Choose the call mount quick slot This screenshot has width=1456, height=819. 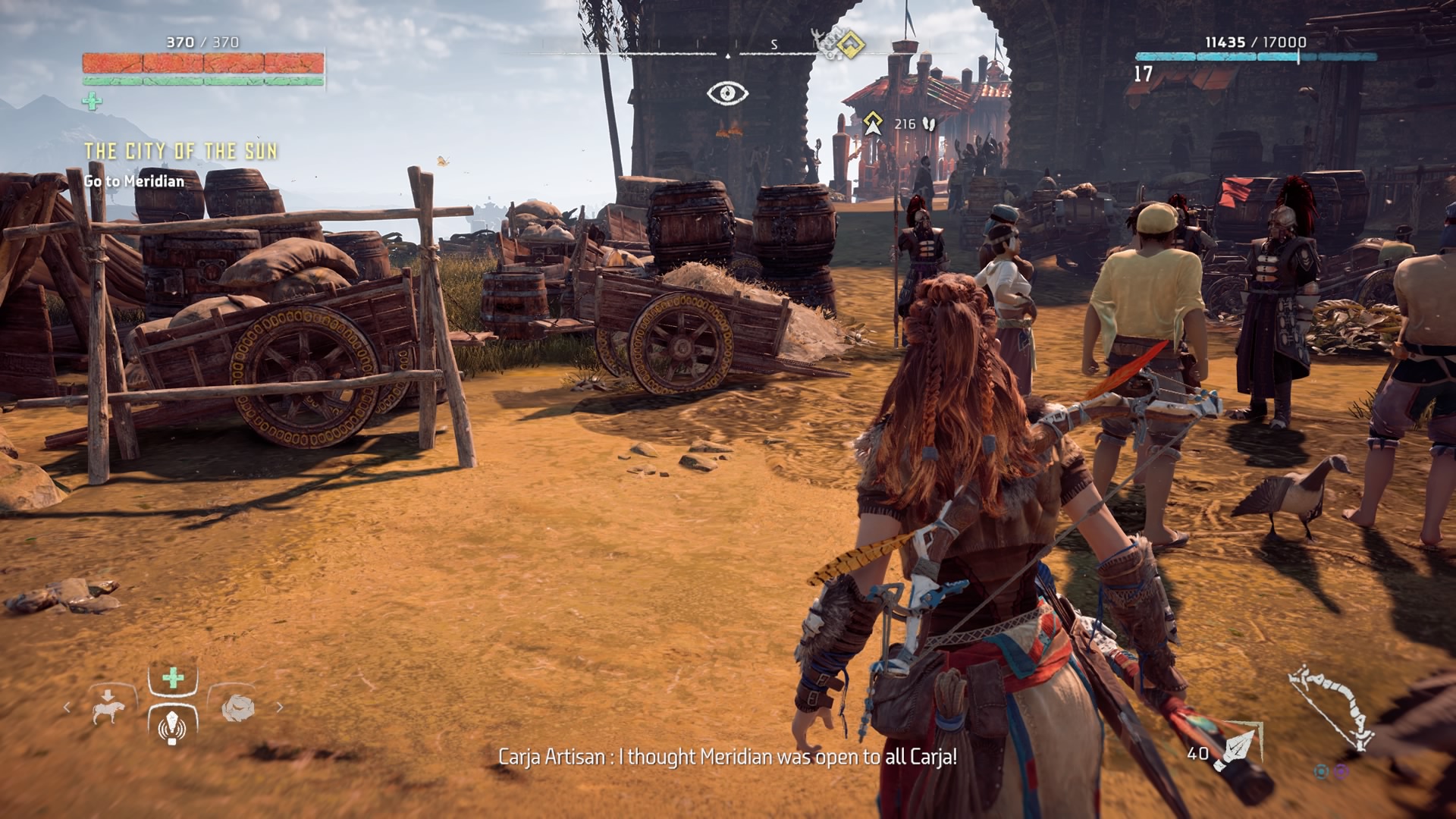pyautogui.click(x=108, y=705)
